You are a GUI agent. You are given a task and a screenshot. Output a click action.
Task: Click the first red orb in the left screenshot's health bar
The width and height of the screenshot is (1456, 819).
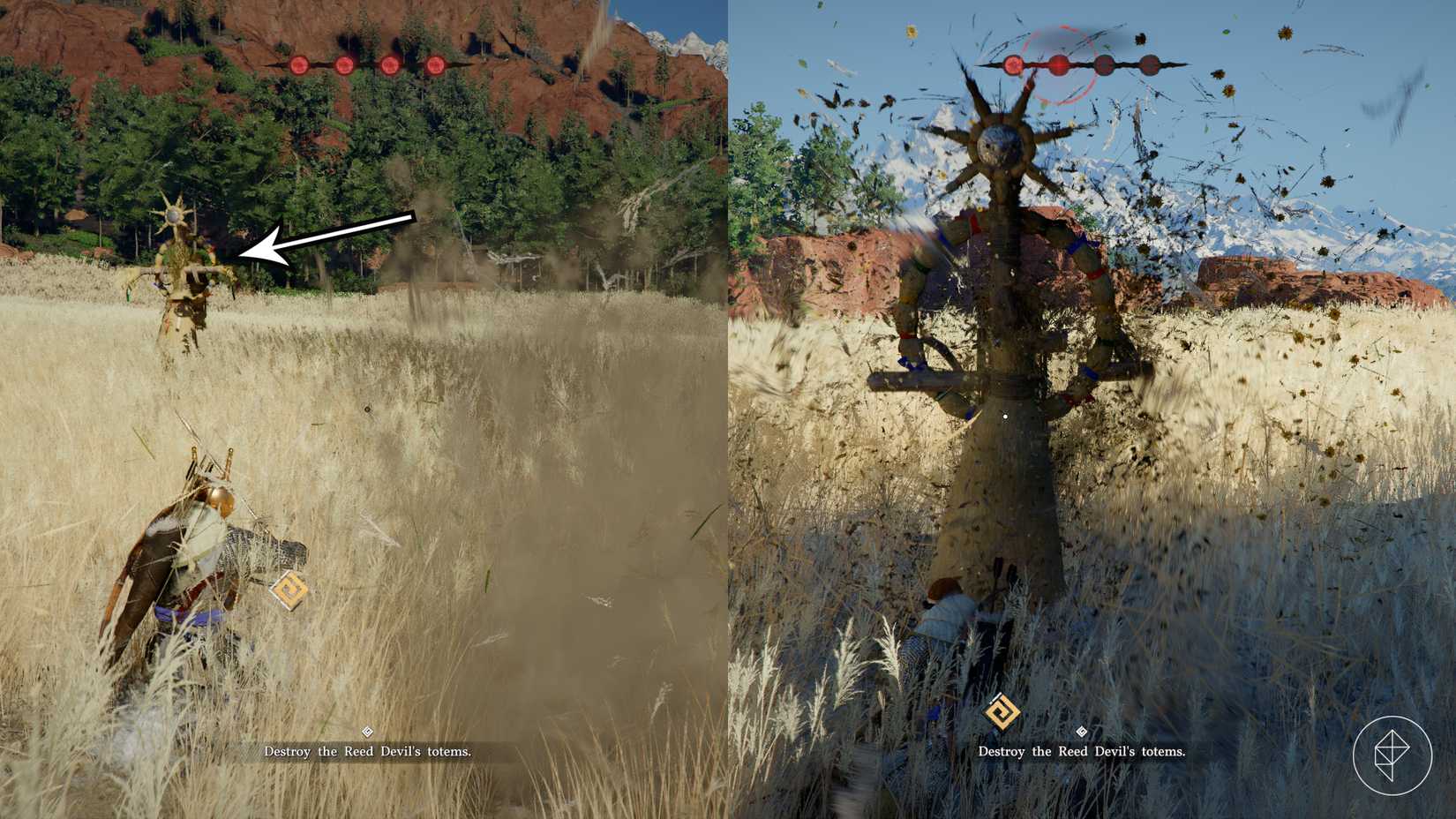tap(299, 64)
